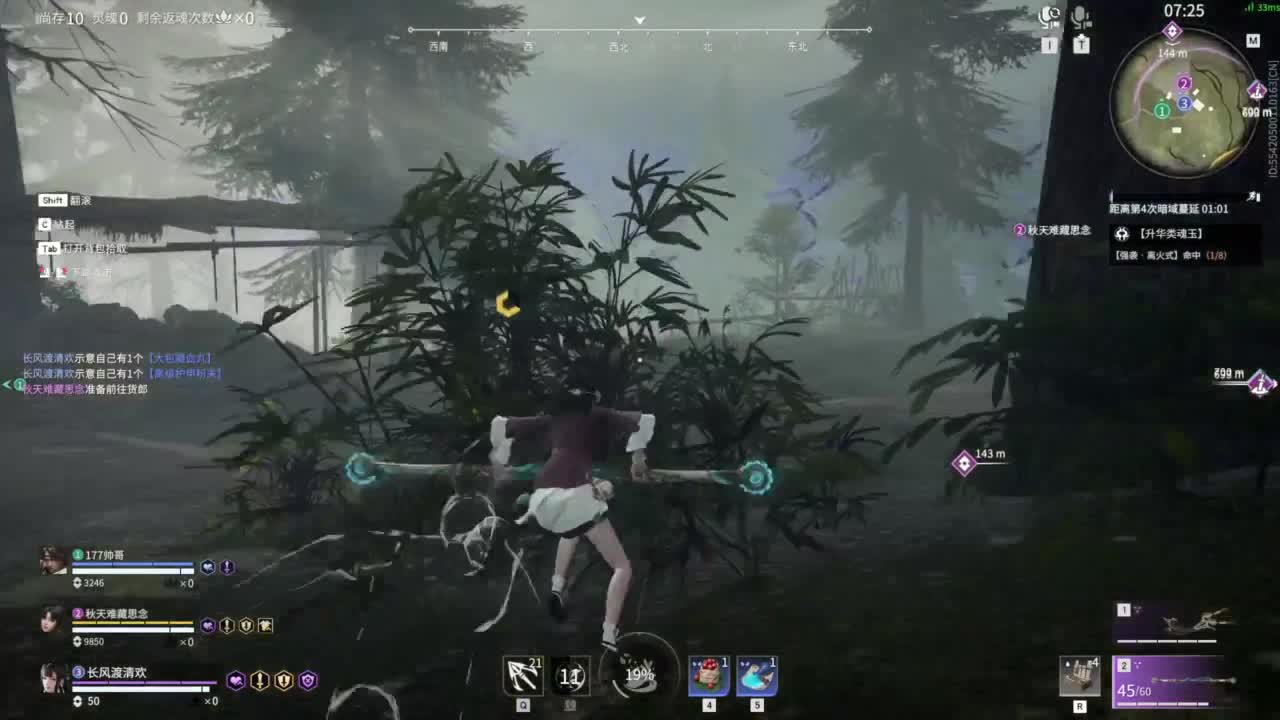The image size is (1280, 720).
Task: Open the map with the M icon
Action: click(x=1254, y=42)
